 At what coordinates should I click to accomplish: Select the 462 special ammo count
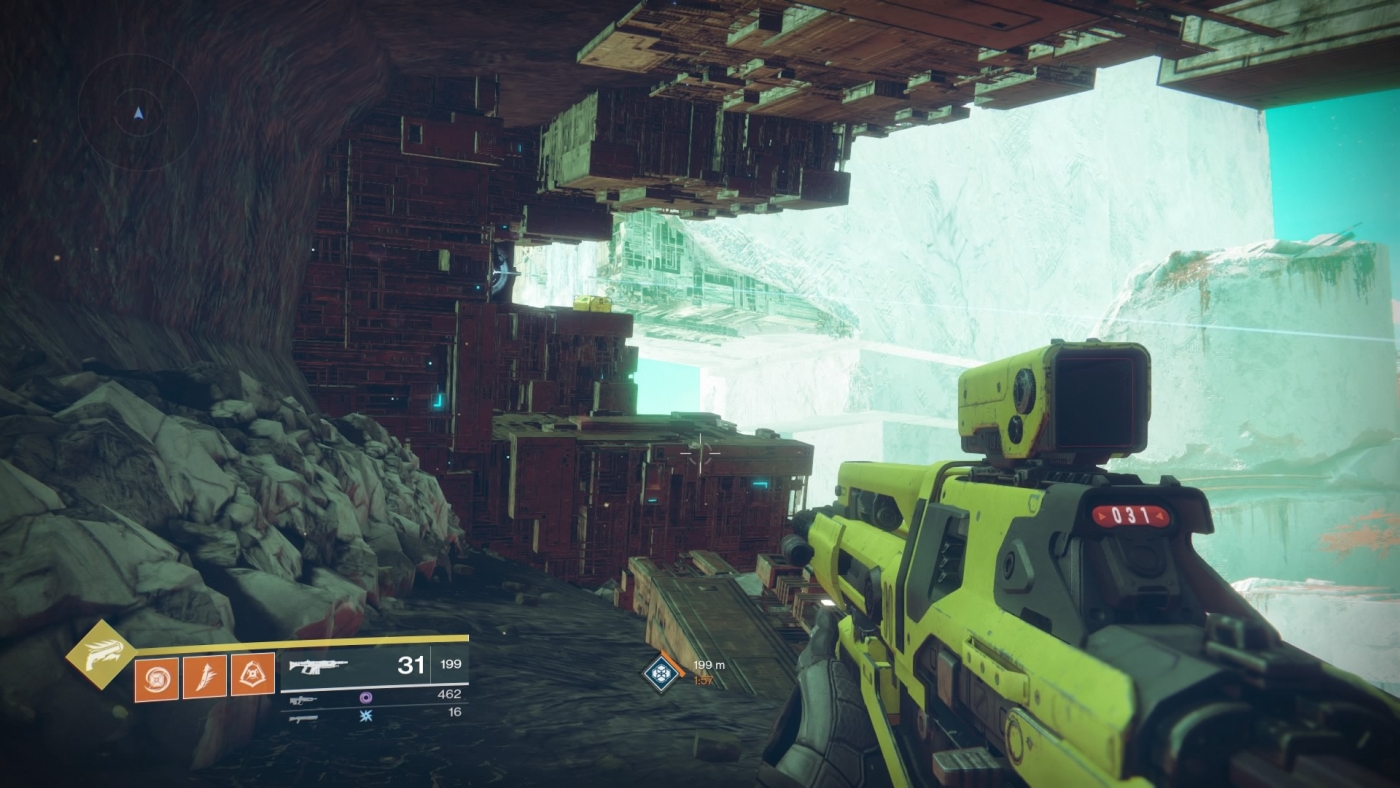tap(450, 693)
